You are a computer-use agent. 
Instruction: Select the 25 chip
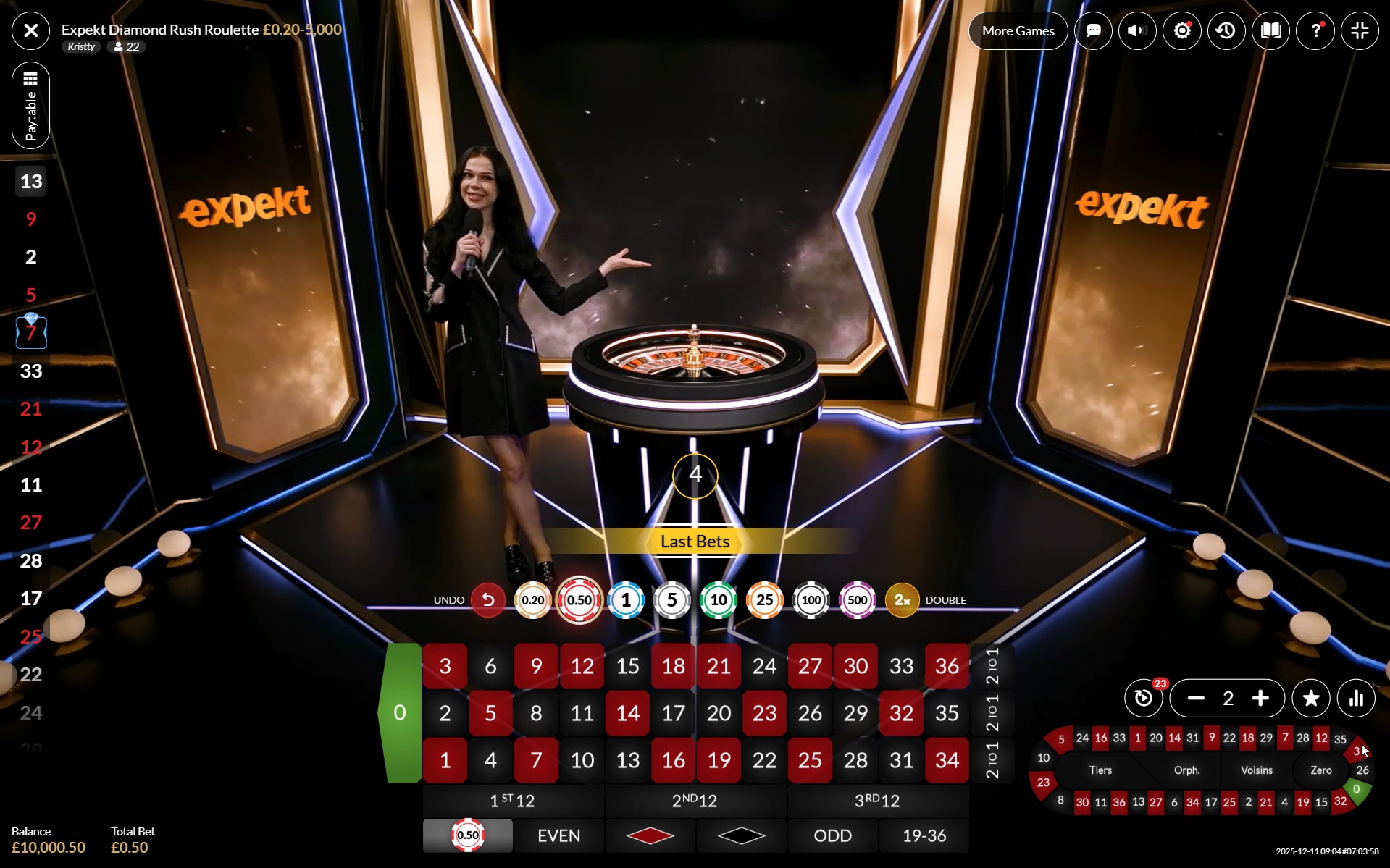pyautogui.click(x=764, y=600)
